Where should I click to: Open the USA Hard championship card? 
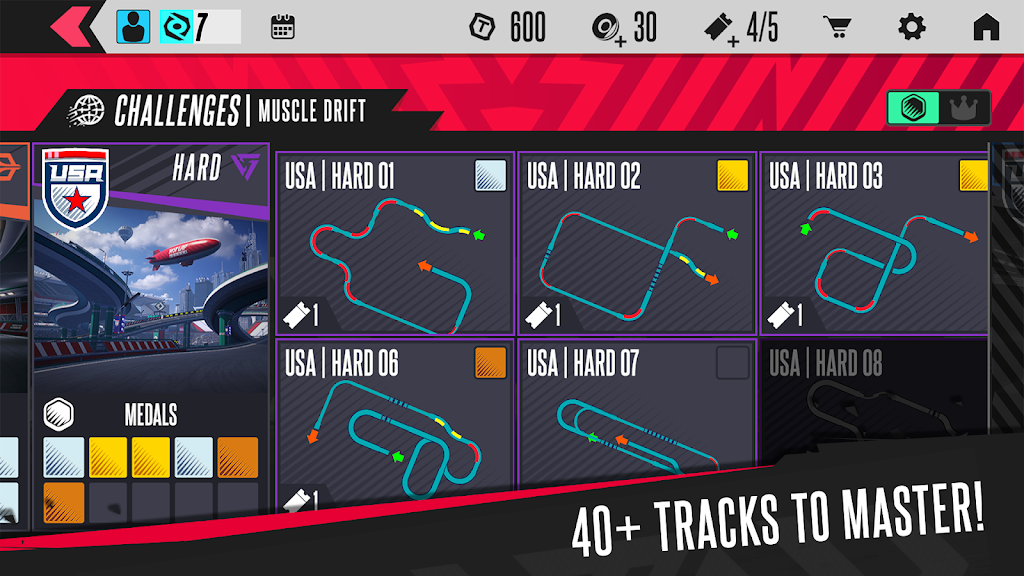point(151,260)
